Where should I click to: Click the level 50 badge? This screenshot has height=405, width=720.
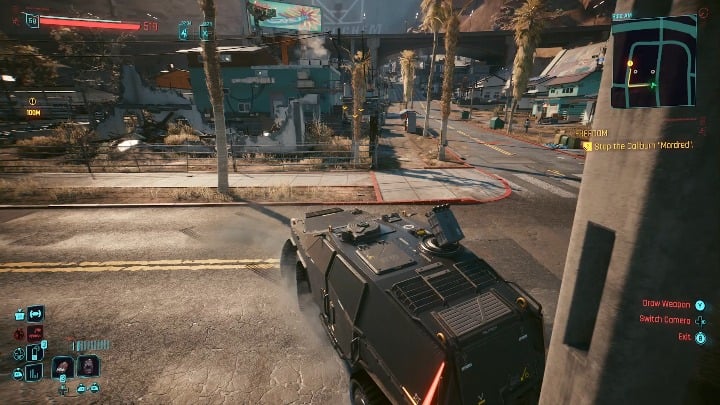tap(32, 20)
